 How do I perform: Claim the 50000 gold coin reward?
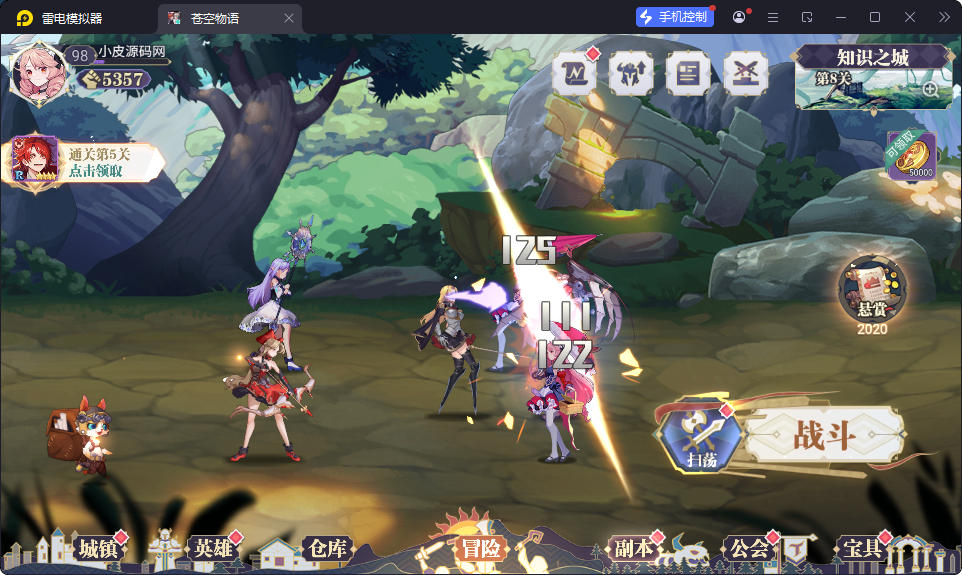911,157
